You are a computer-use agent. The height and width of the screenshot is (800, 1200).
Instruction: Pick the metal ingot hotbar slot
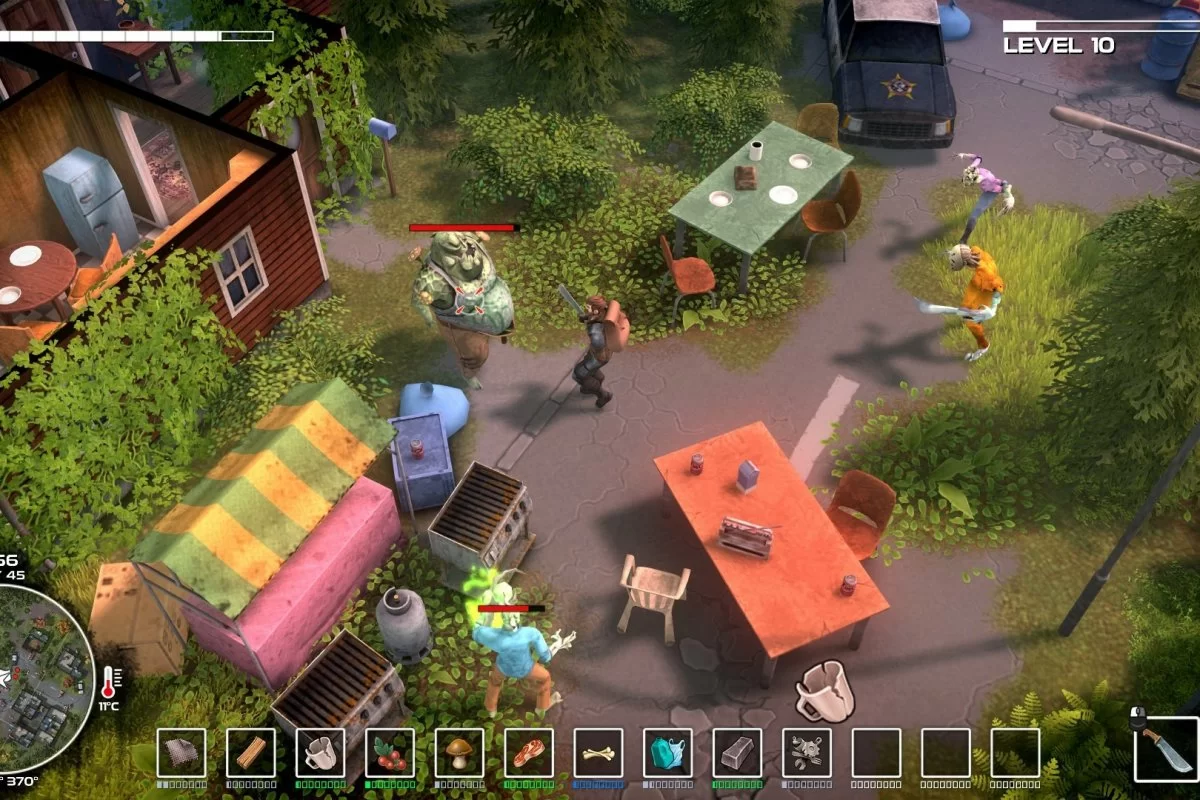click(x=737, y=753)
